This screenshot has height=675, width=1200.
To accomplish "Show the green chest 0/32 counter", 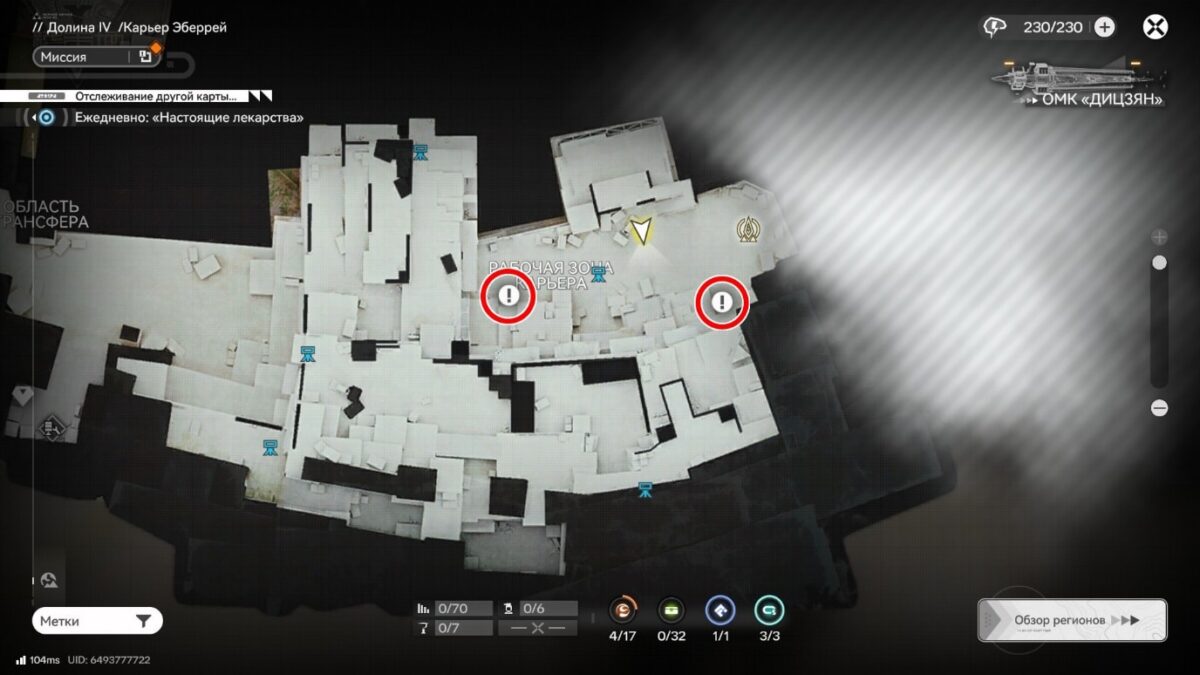I will point(671,610).
